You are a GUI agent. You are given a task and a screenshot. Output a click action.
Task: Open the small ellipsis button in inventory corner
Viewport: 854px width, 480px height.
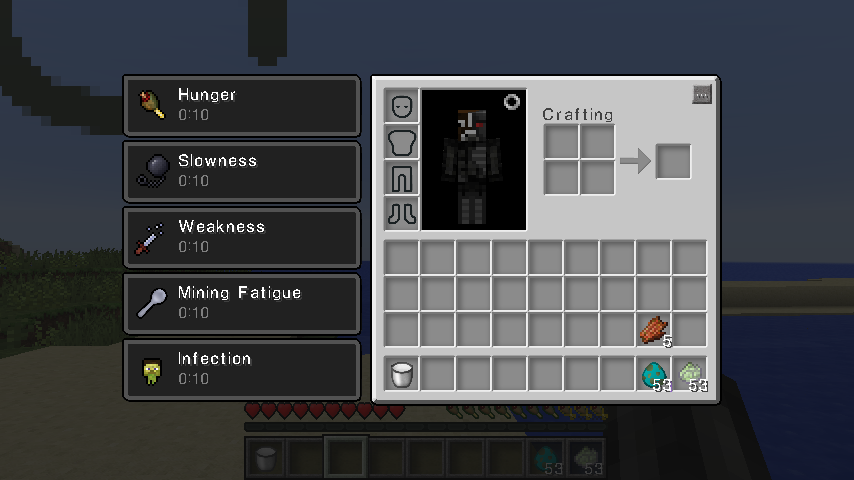(x=701, y=95)
